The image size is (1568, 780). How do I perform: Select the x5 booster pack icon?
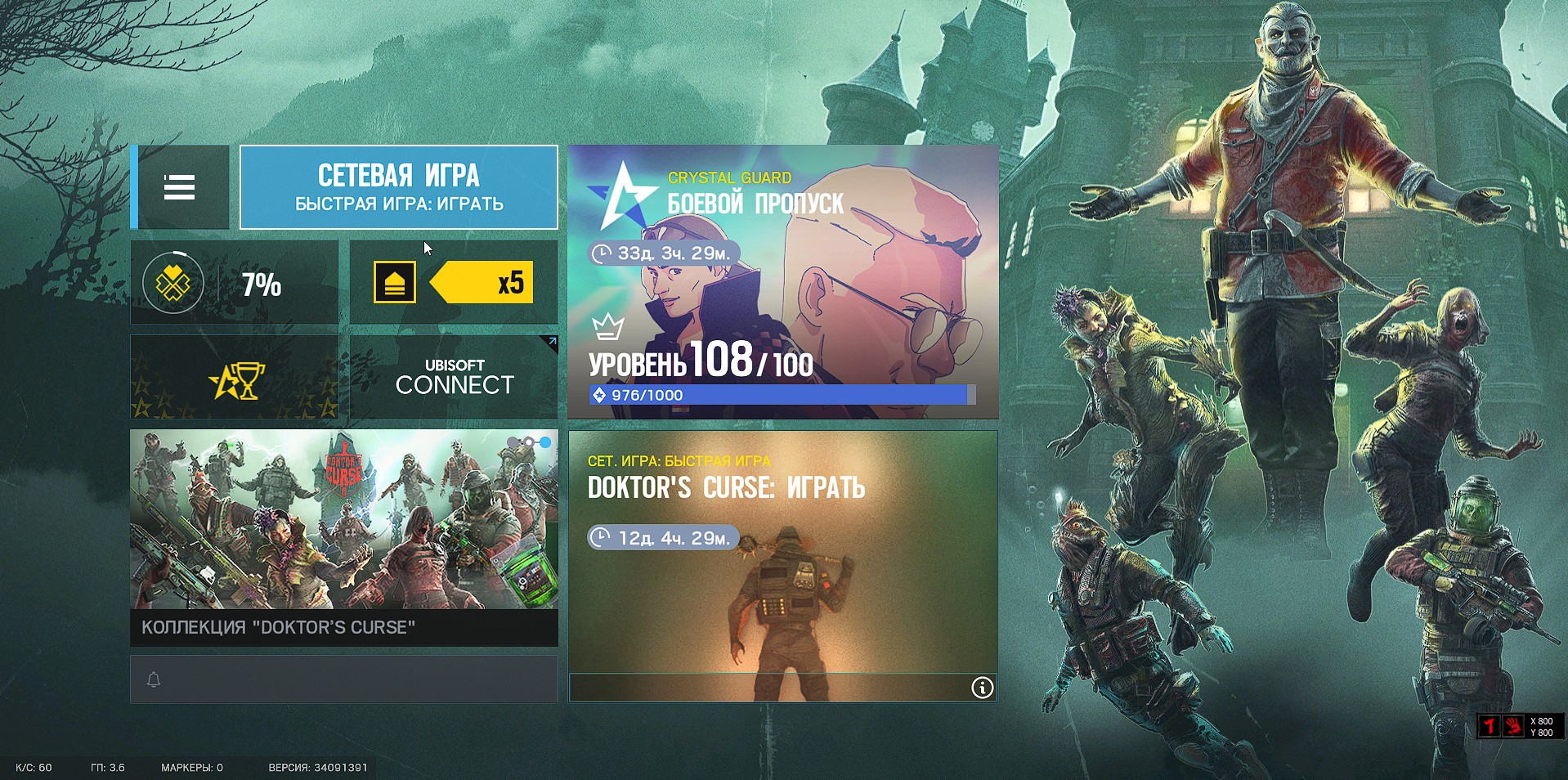(394, 281)
